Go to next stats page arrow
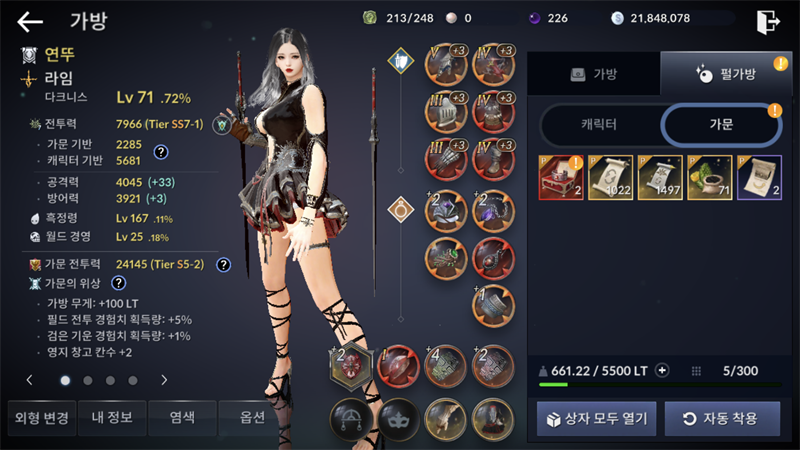800x450 pixels. (x=163, y=380)
